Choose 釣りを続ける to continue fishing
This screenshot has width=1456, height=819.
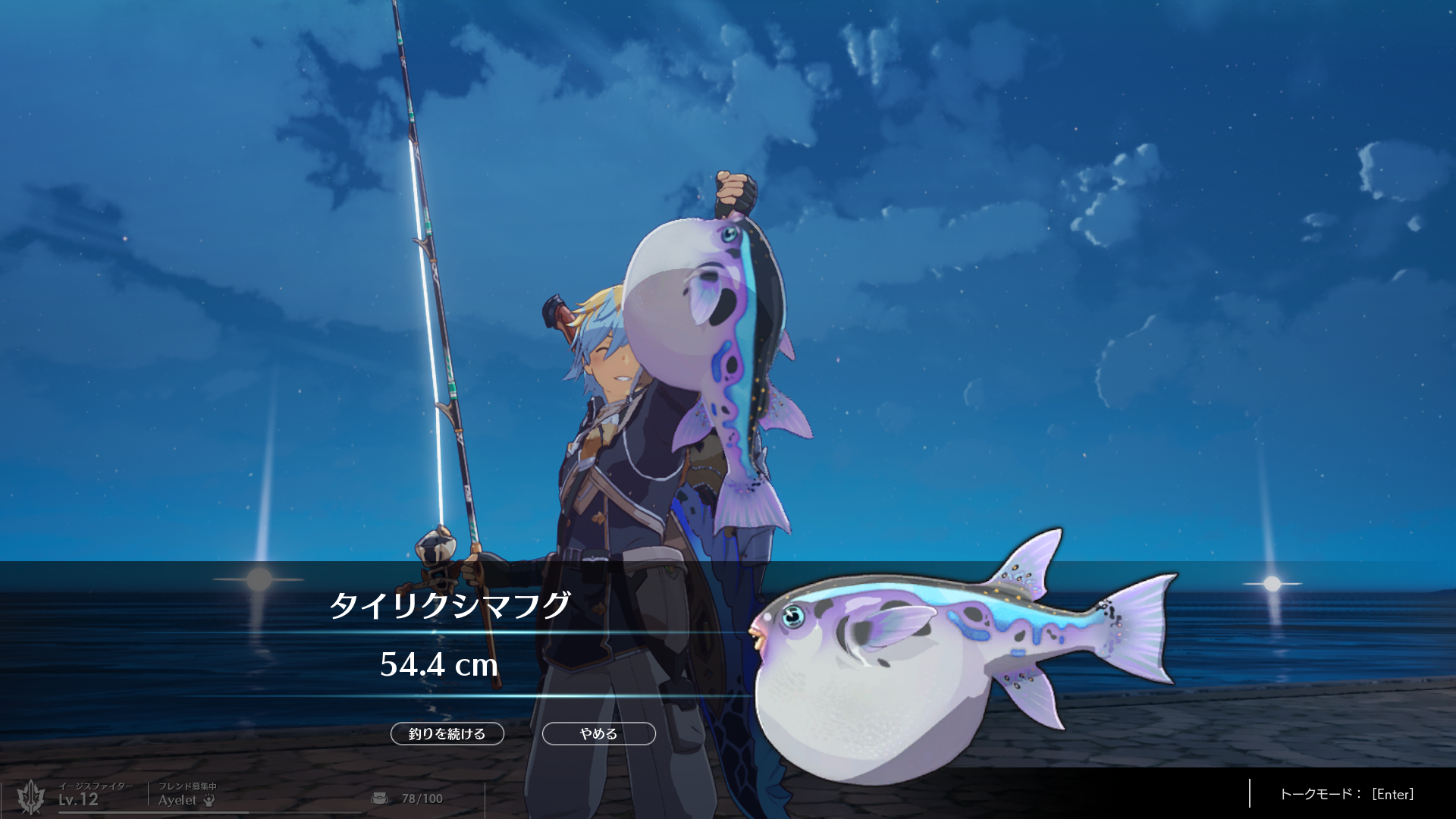pos(447,733)
